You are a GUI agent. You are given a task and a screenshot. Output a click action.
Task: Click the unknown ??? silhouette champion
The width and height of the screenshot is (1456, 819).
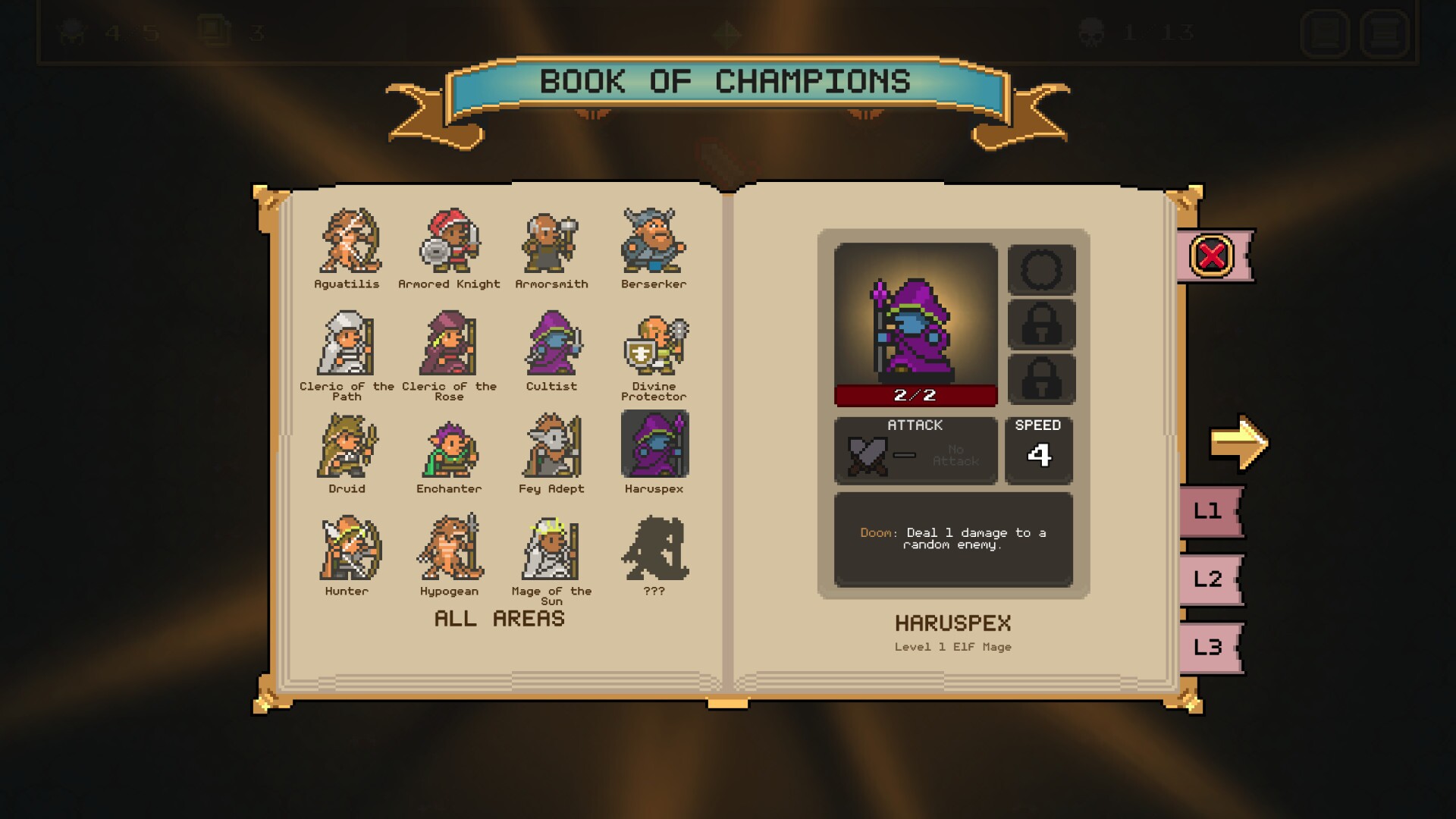click(654, 550)
